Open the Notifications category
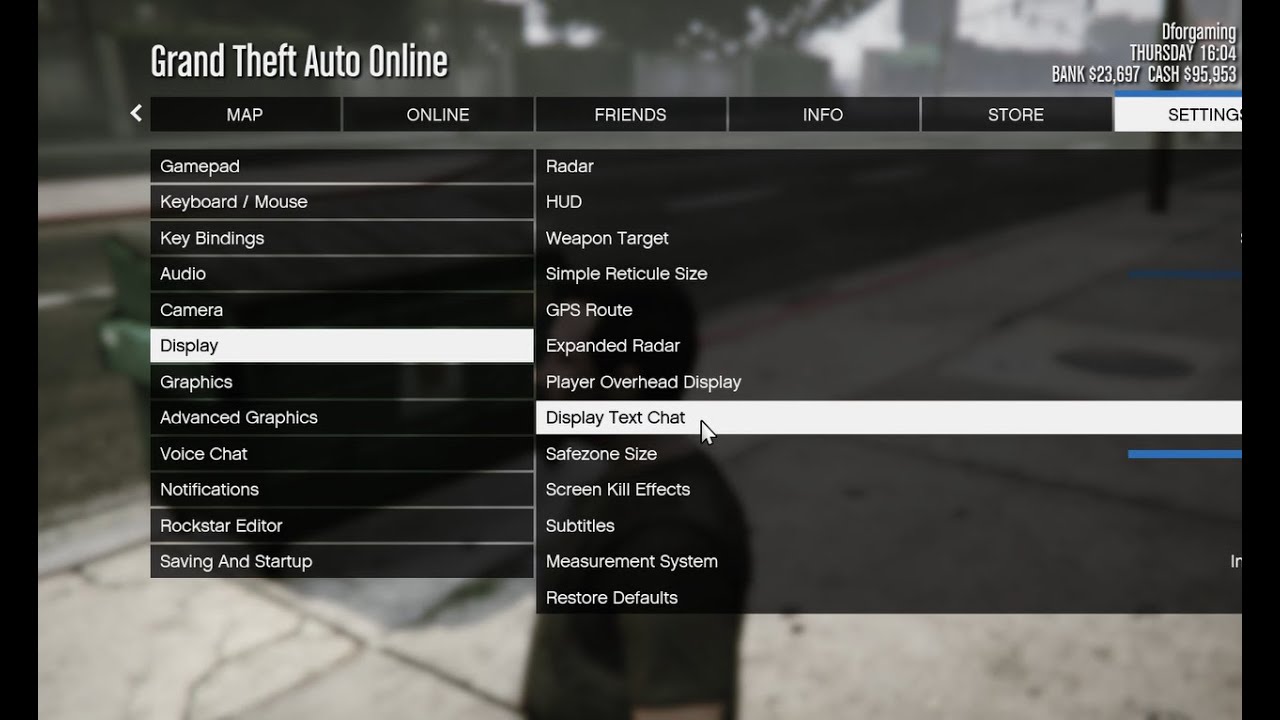Screen dimensions: 1280x720 (x=341, y=490)
